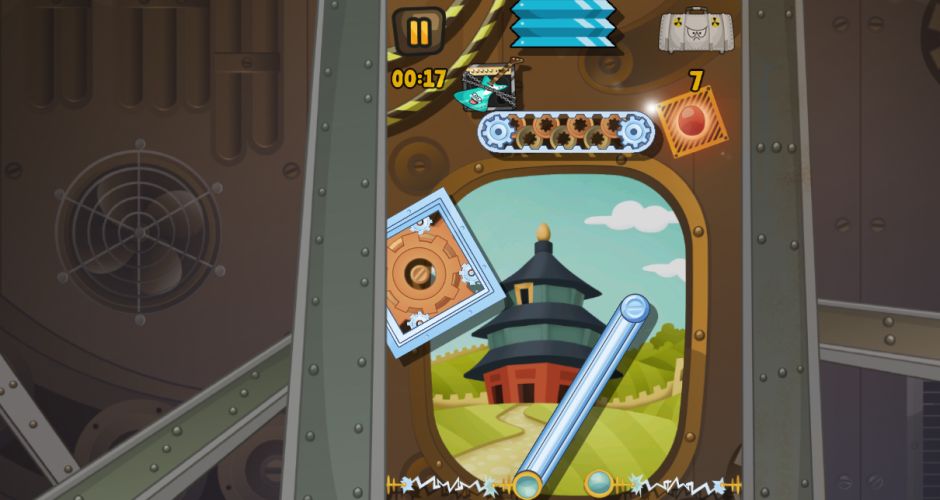The width and height of the screenshot is (940, 500).
Task: Tap the red button crate
Action: click(x=692, y=123)
